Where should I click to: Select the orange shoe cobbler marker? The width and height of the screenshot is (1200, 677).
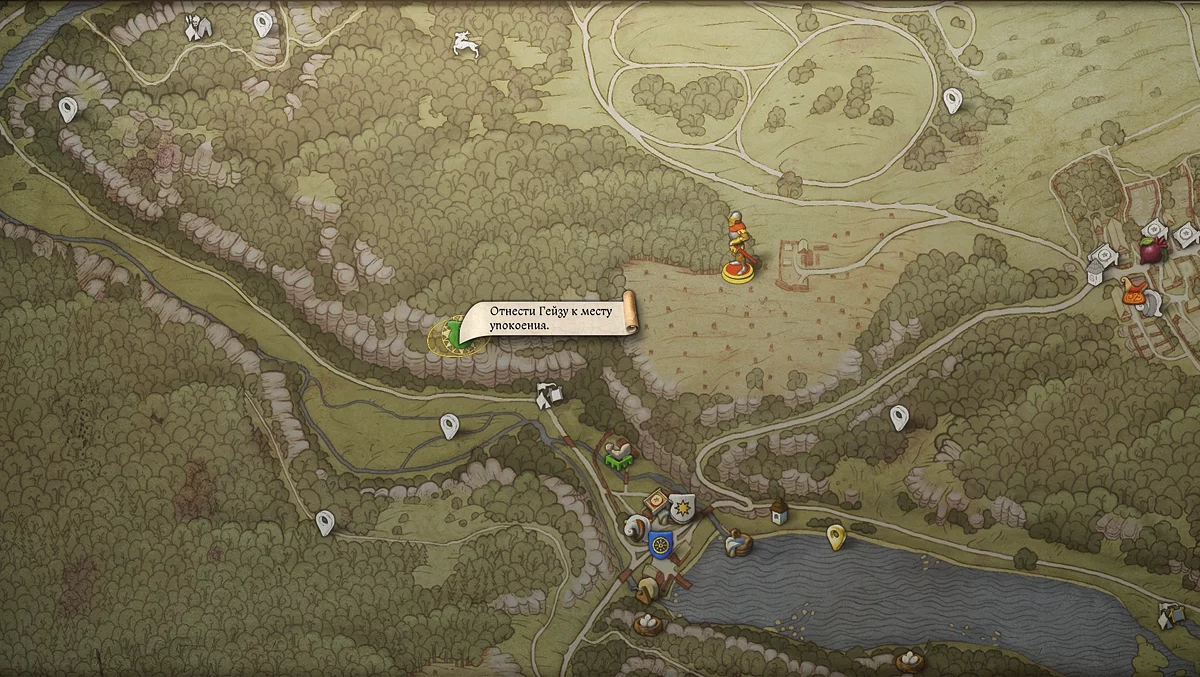(1135, 291)
